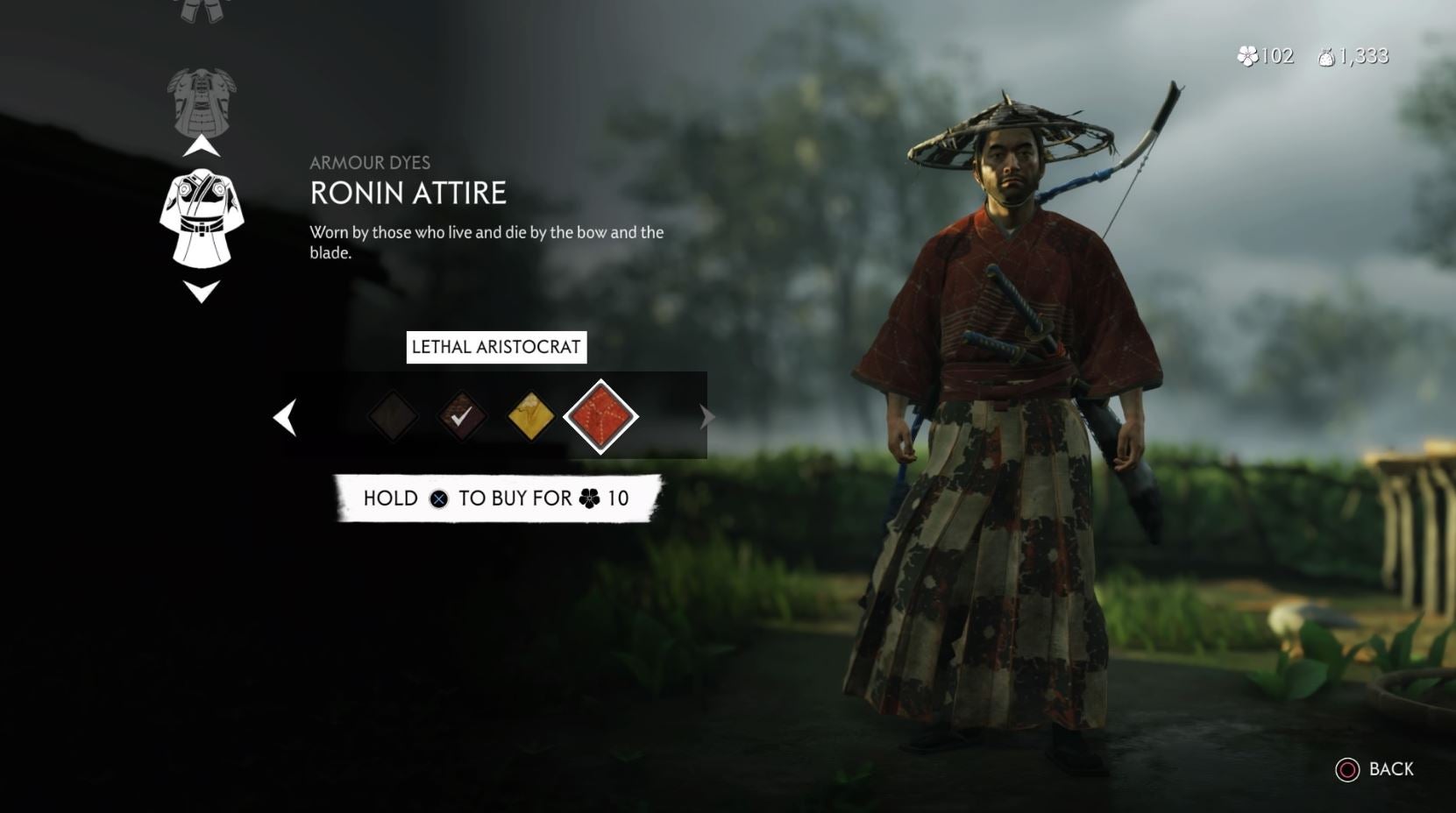
Task: Click the right chevron to see more dyes
Action: coord(706,417)
